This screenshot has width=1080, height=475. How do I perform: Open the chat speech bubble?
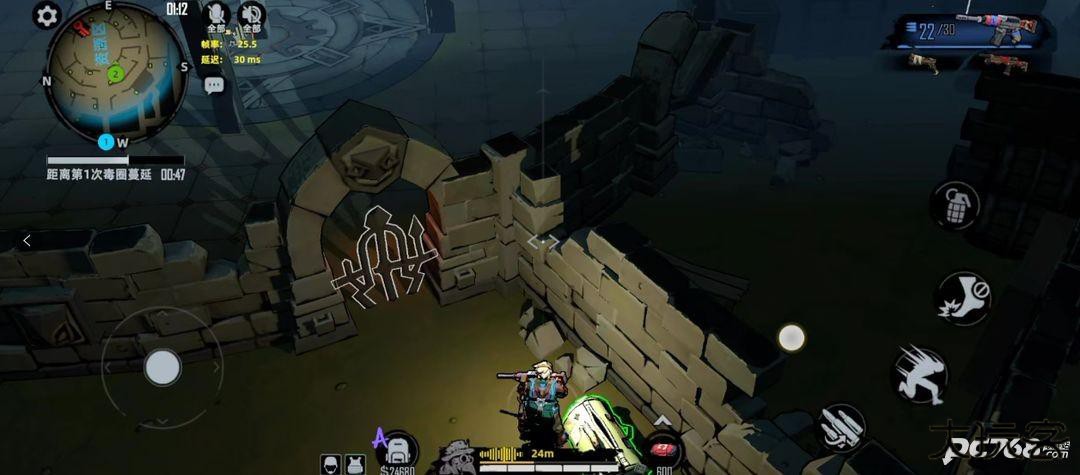tap(214, 86)
